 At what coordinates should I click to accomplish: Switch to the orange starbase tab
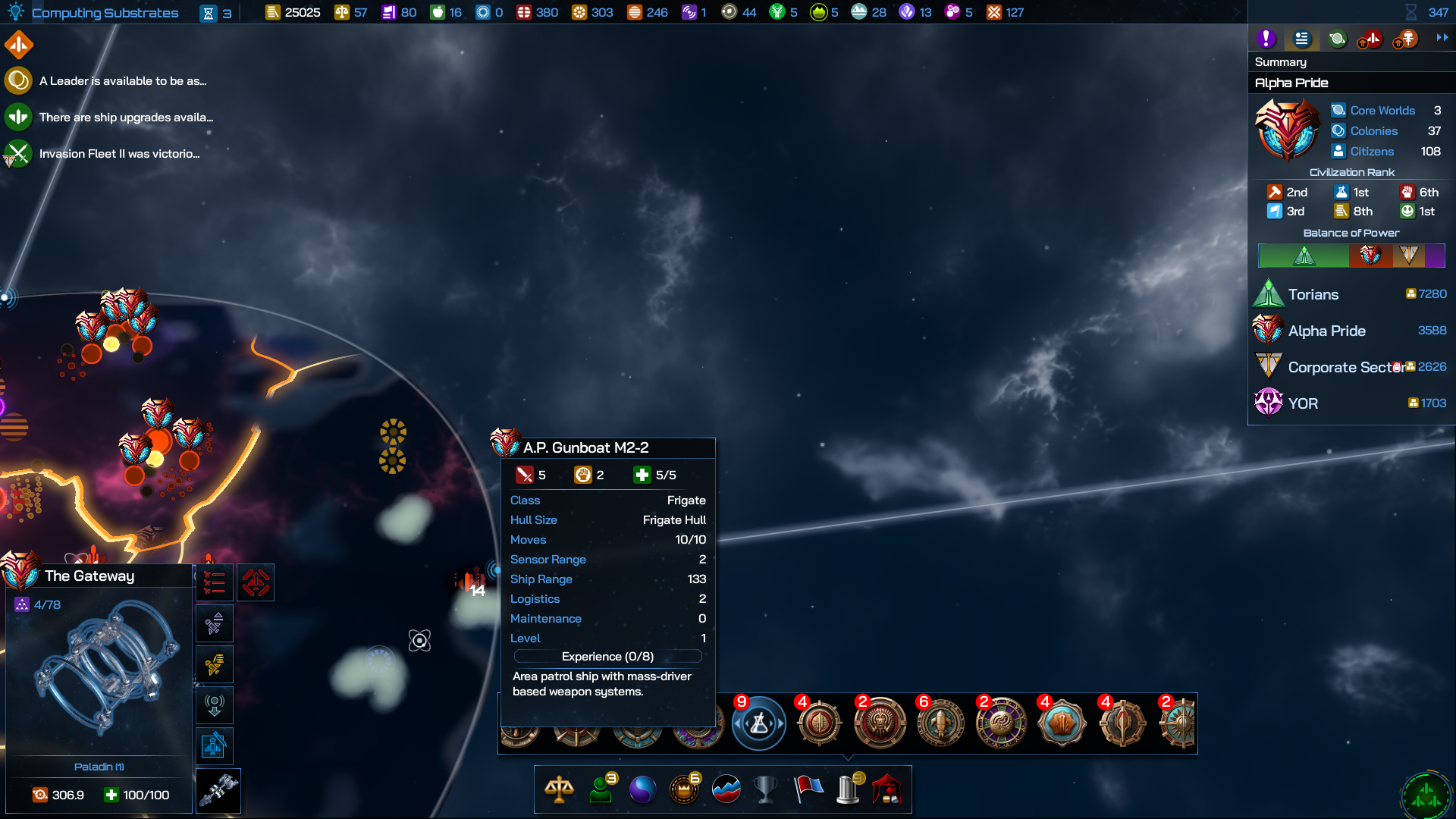(1406, 39)
